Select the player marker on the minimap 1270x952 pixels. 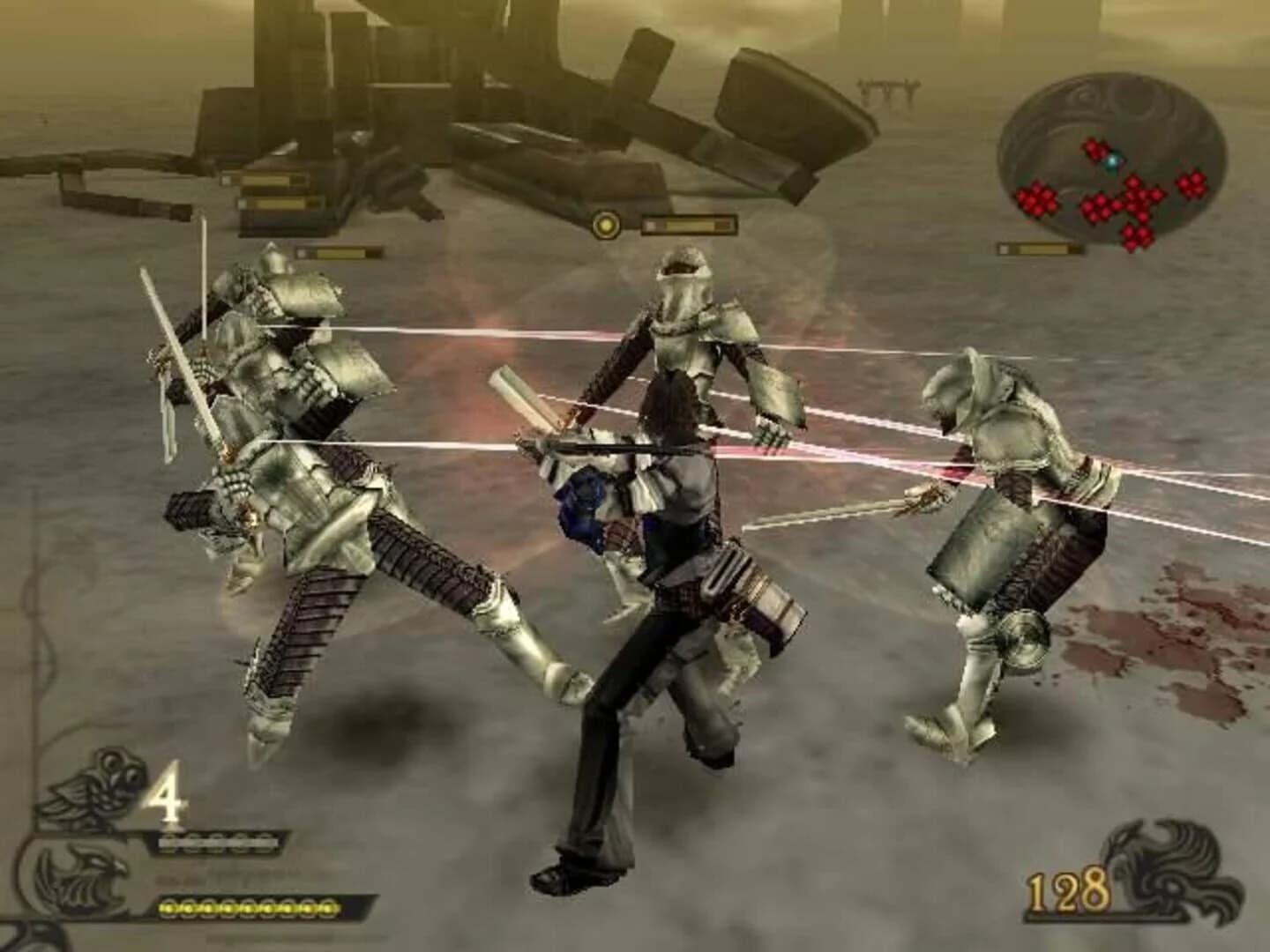[x=1111, y=162]
